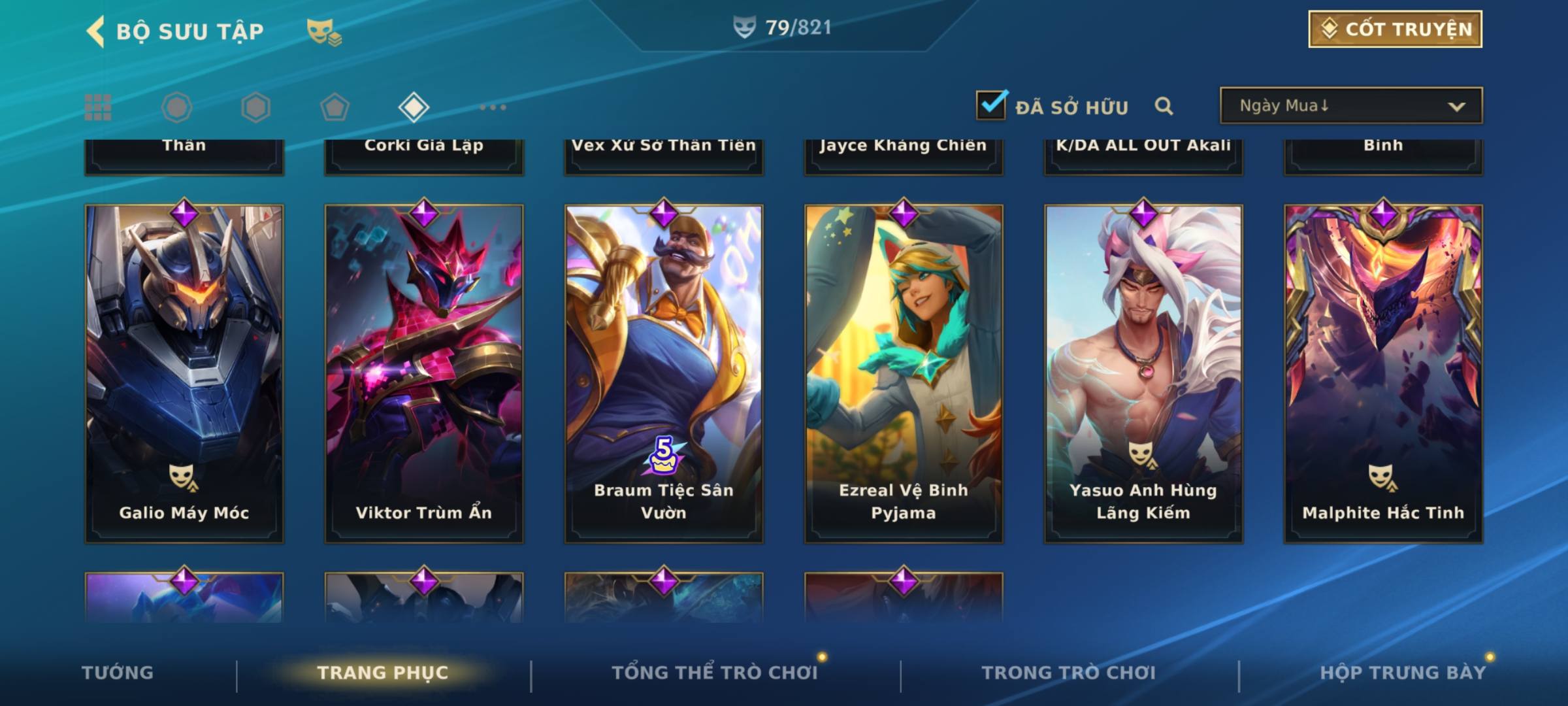1568x706 pixels.
Task: Expand the Ngày Mua sort dropdown
Action: tap(1350, 106)
